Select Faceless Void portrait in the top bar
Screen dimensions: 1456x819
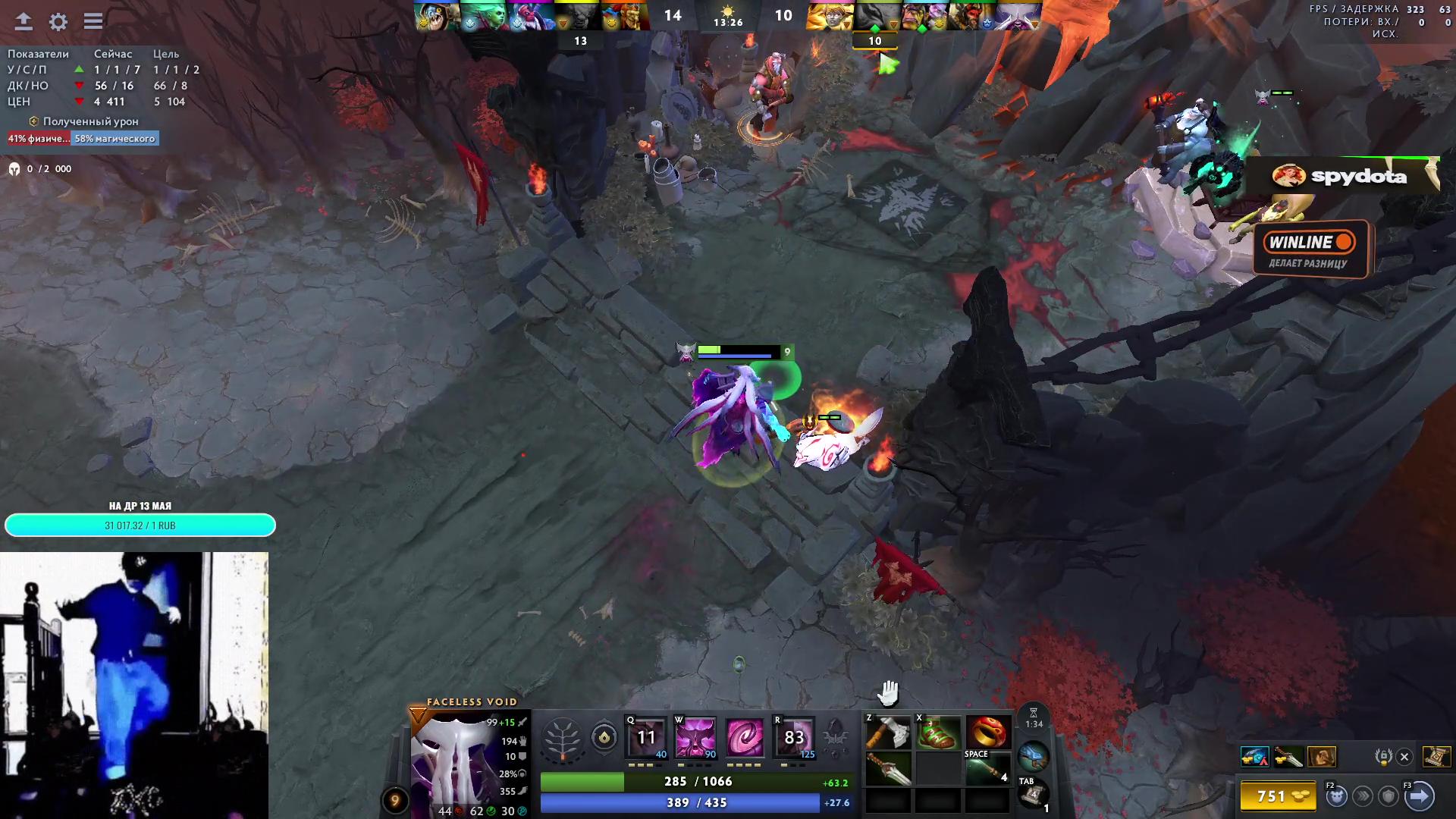(x=1018, y=17)
